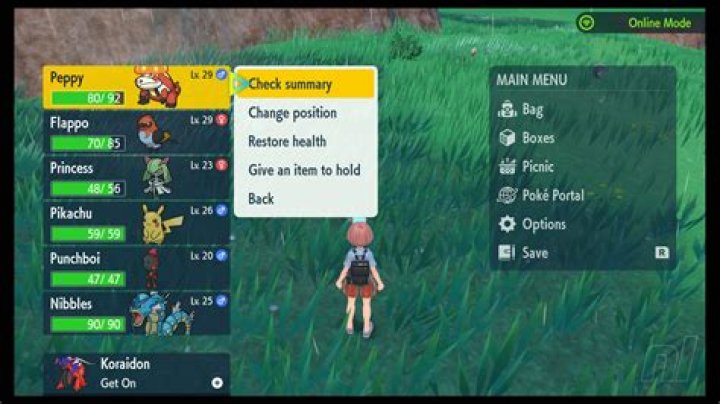This screenshot has height=404, width=720.
Task: Select Nibbles party member
Action: pyautogui.click(x=137, y=312)
